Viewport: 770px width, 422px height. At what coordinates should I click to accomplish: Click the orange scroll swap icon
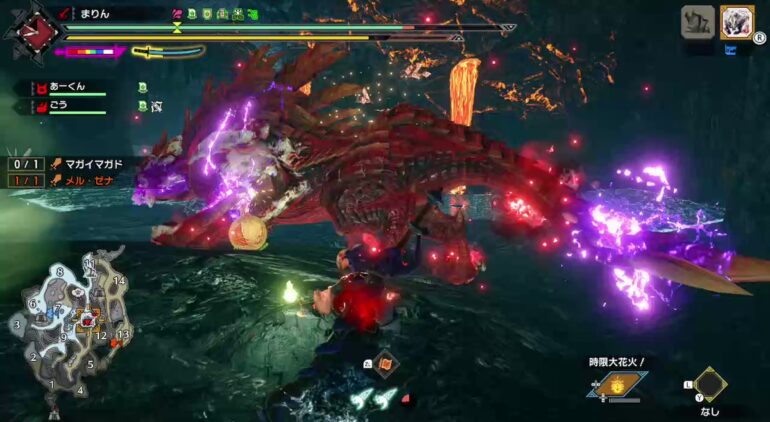[385, 365]
